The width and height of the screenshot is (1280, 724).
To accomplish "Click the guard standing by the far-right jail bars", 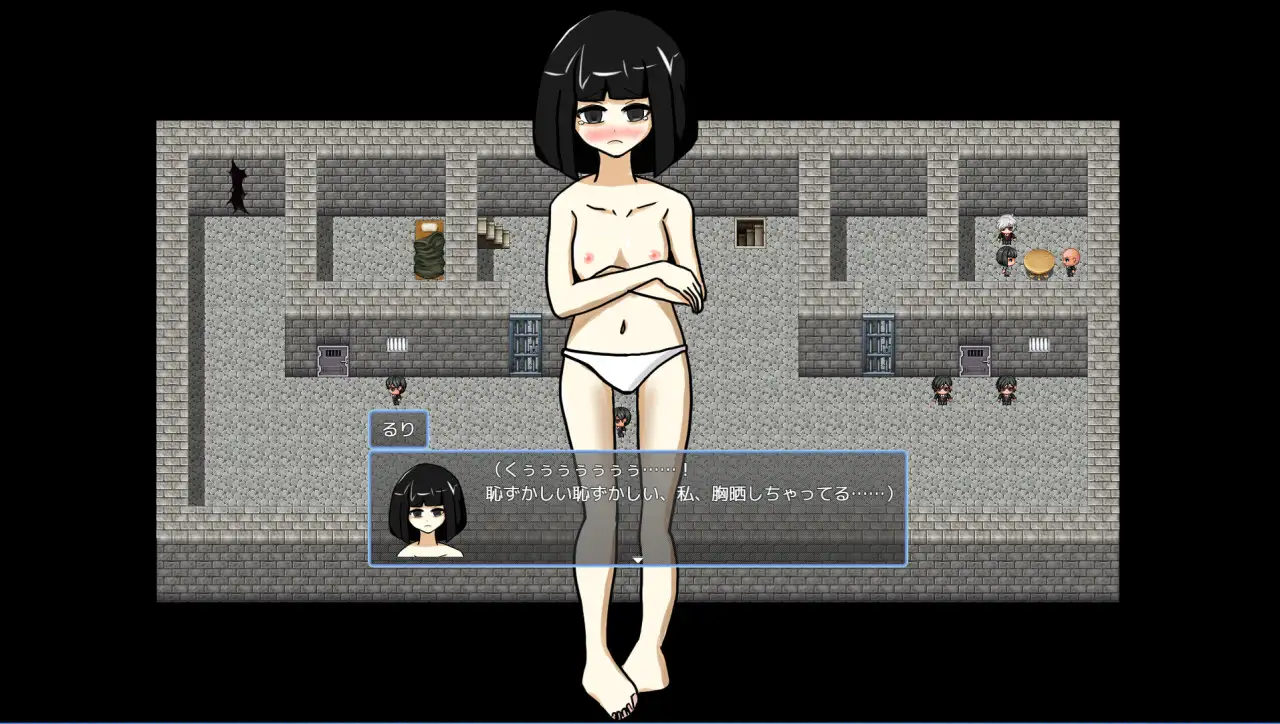I will coord(1006,392).
